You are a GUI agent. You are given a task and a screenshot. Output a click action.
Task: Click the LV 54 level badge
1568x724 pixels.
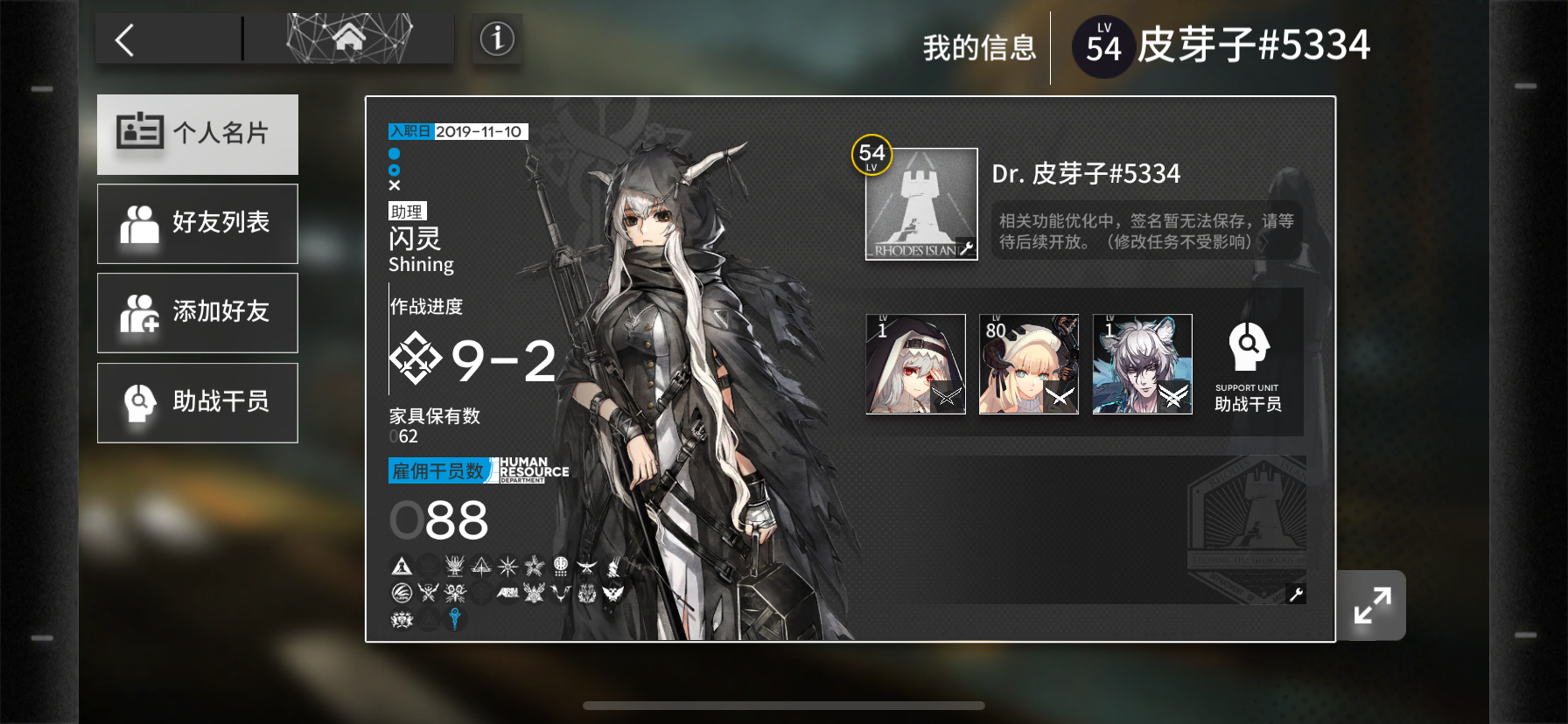pyautogui.click(x=1102, y=45)
